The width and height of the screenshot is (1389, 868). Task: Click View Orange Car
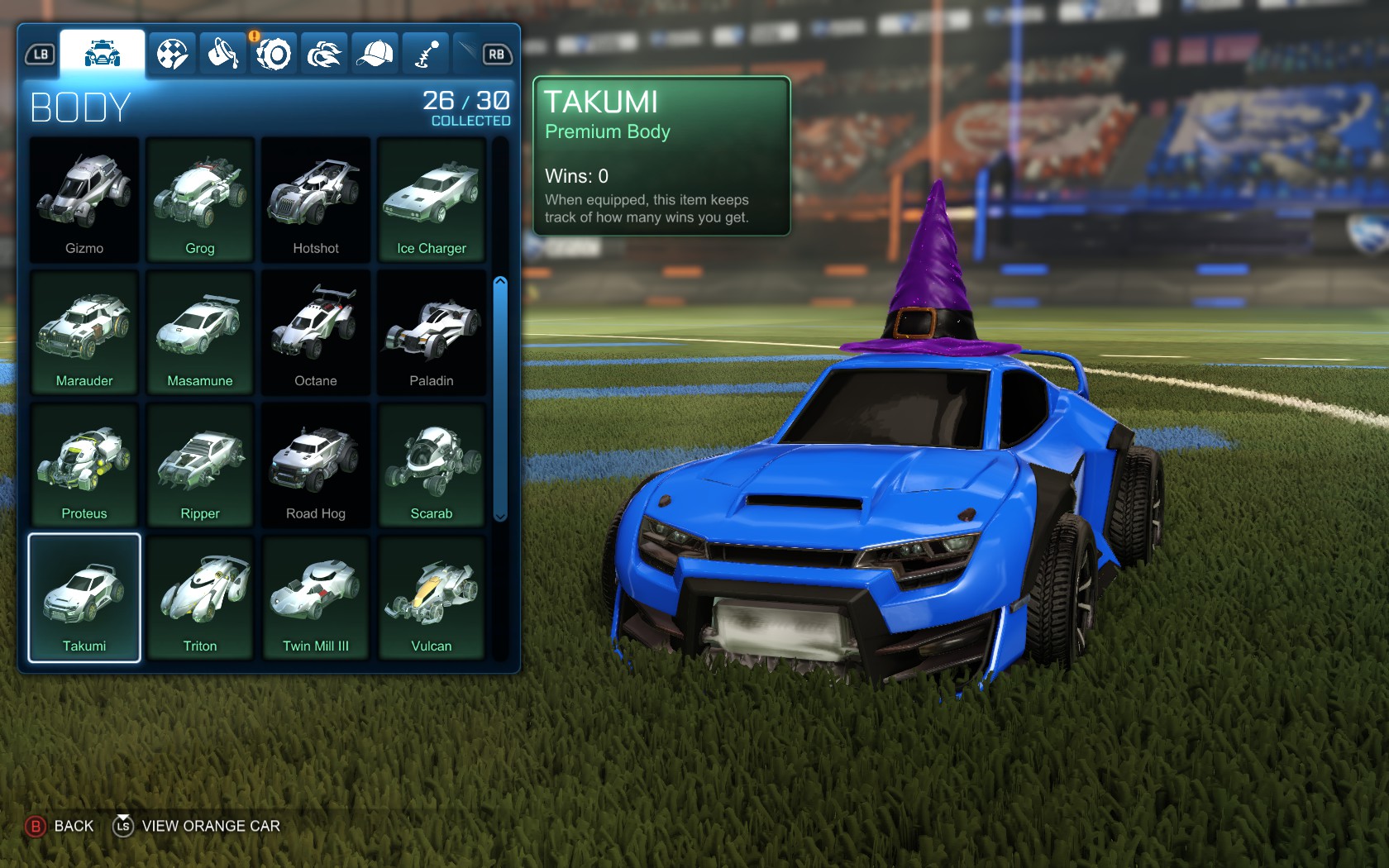pos(211,825)
